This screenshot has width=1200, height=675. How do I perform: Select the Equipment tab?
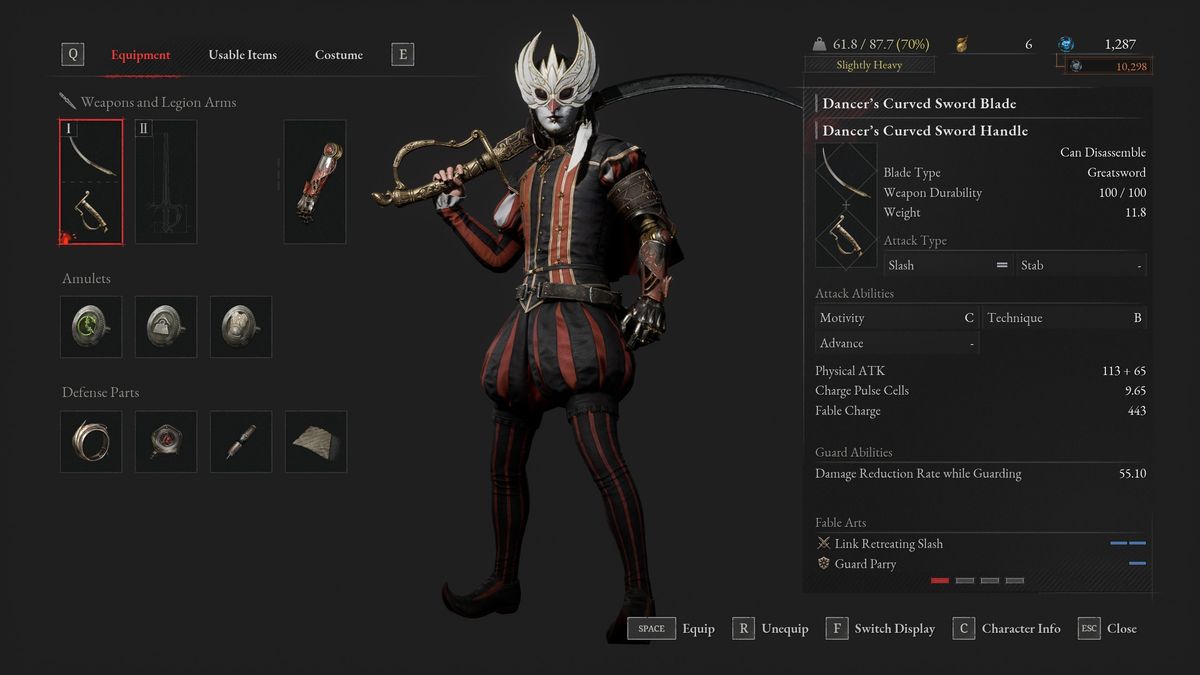pyautogui.click(x=140, y=55)
